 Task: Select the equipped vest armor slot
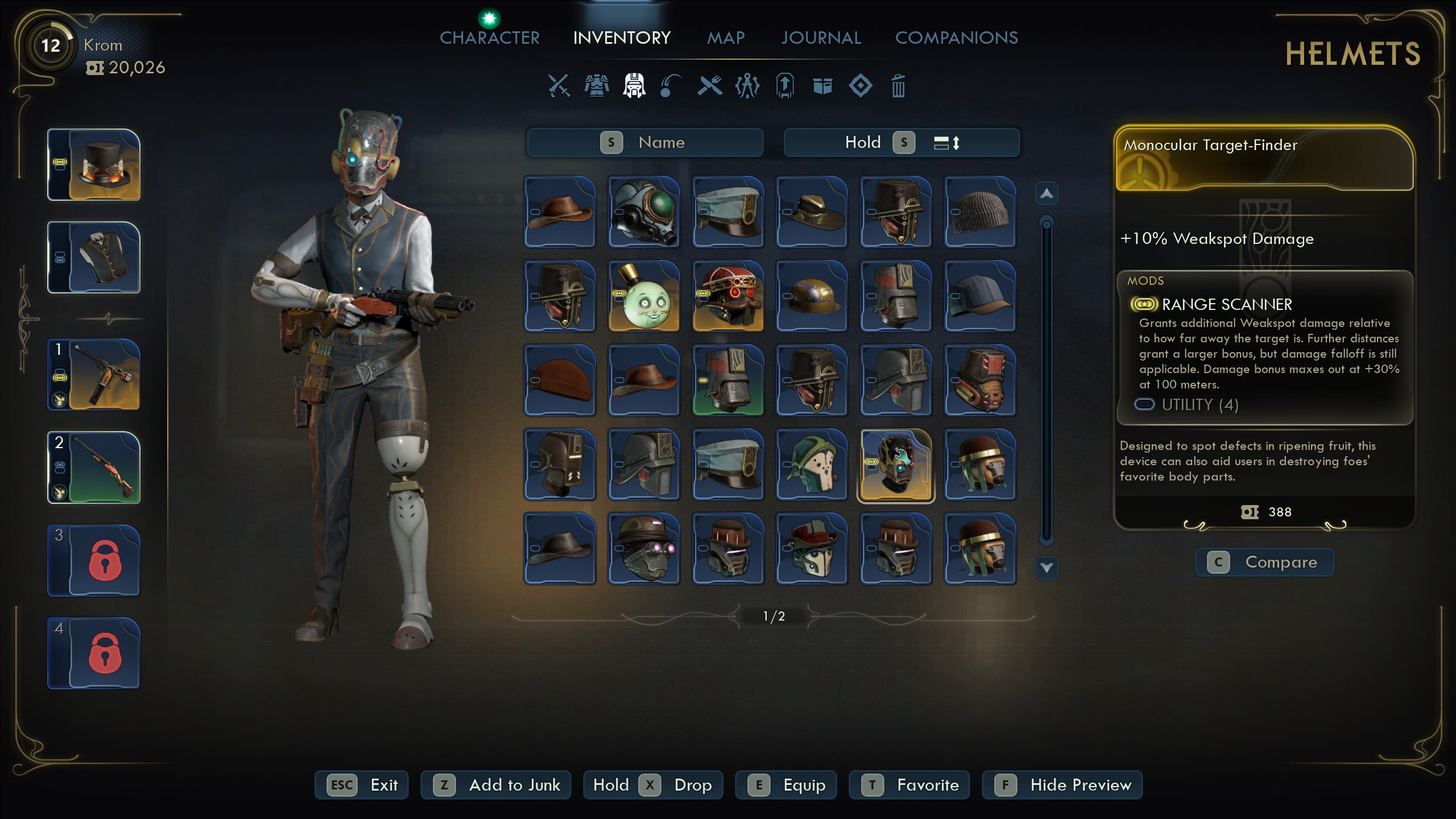point(94,258)
